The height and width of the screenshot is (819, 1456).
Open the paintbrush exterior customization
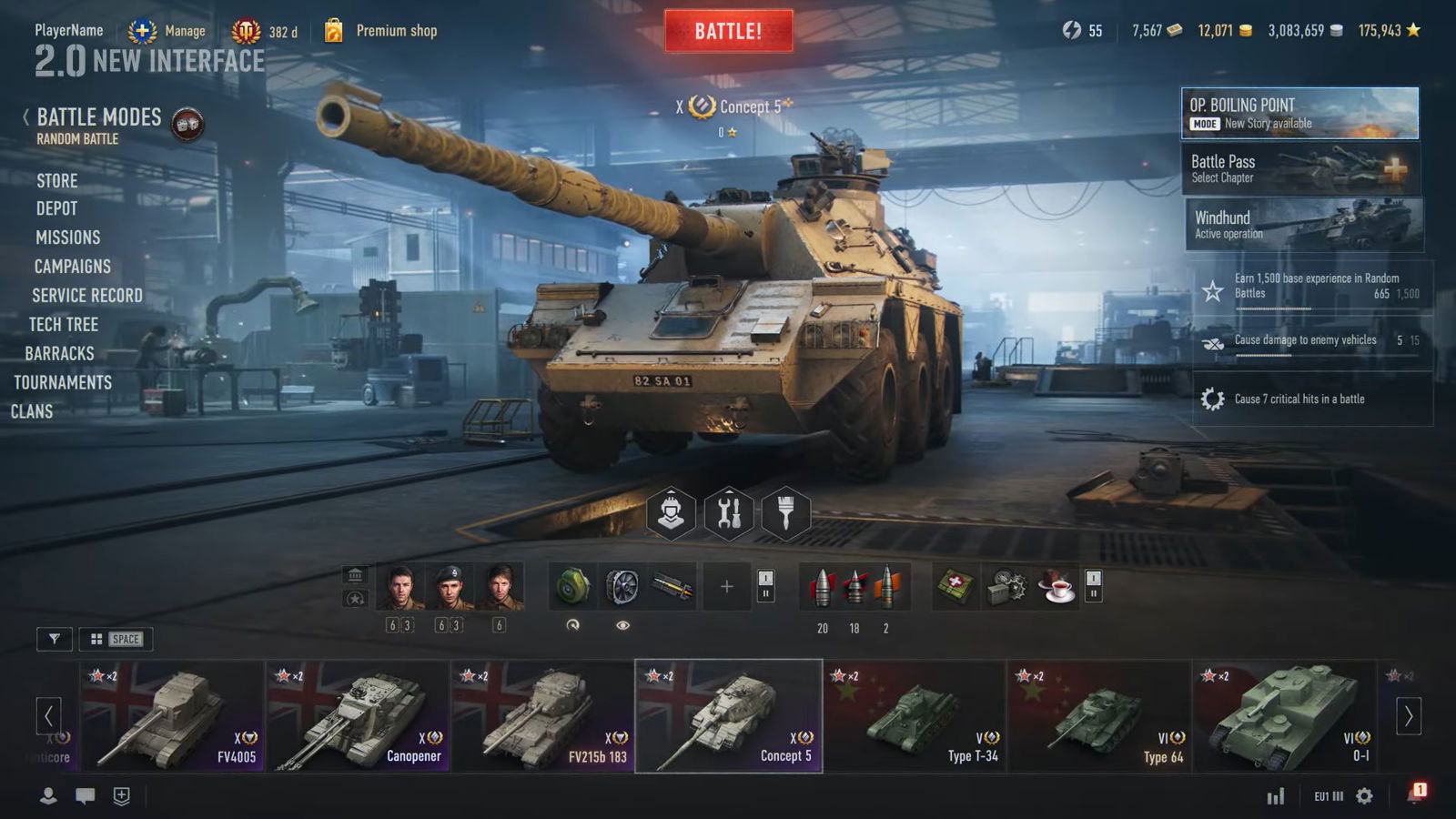coord(786,513)
